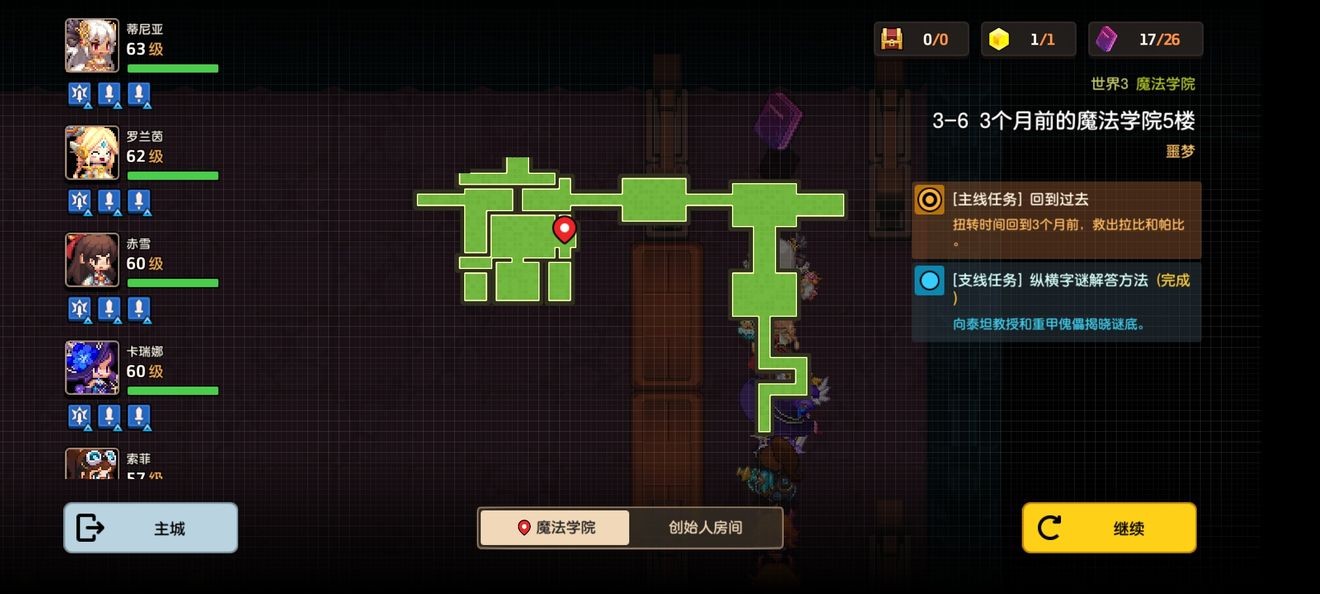Screen dimensions: 1320x594
Task: Return to 主城 main town
Action: point(151,528)
